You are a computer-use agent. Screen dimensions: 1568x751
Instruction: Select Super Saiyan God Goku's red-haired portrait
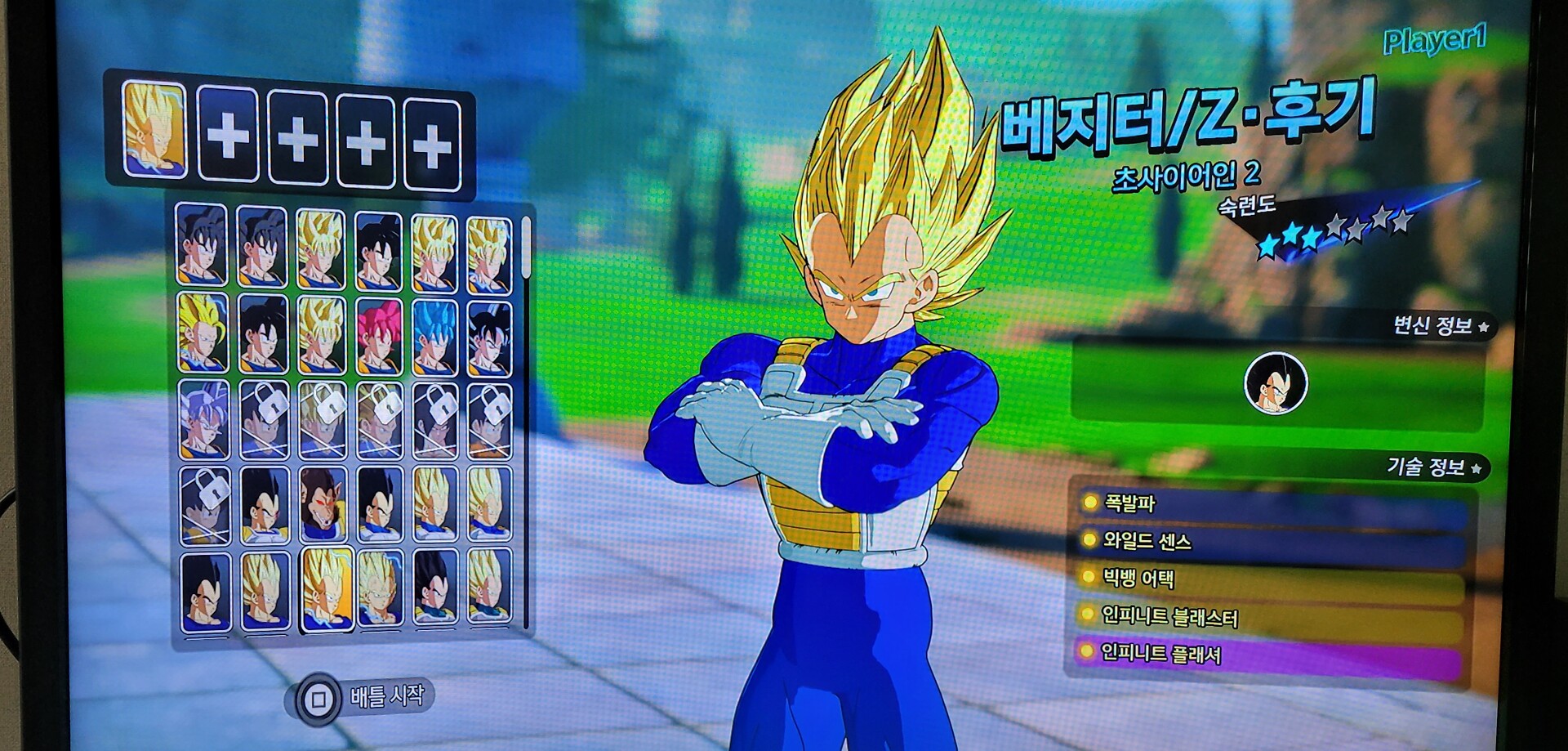(x=380, y=336)
